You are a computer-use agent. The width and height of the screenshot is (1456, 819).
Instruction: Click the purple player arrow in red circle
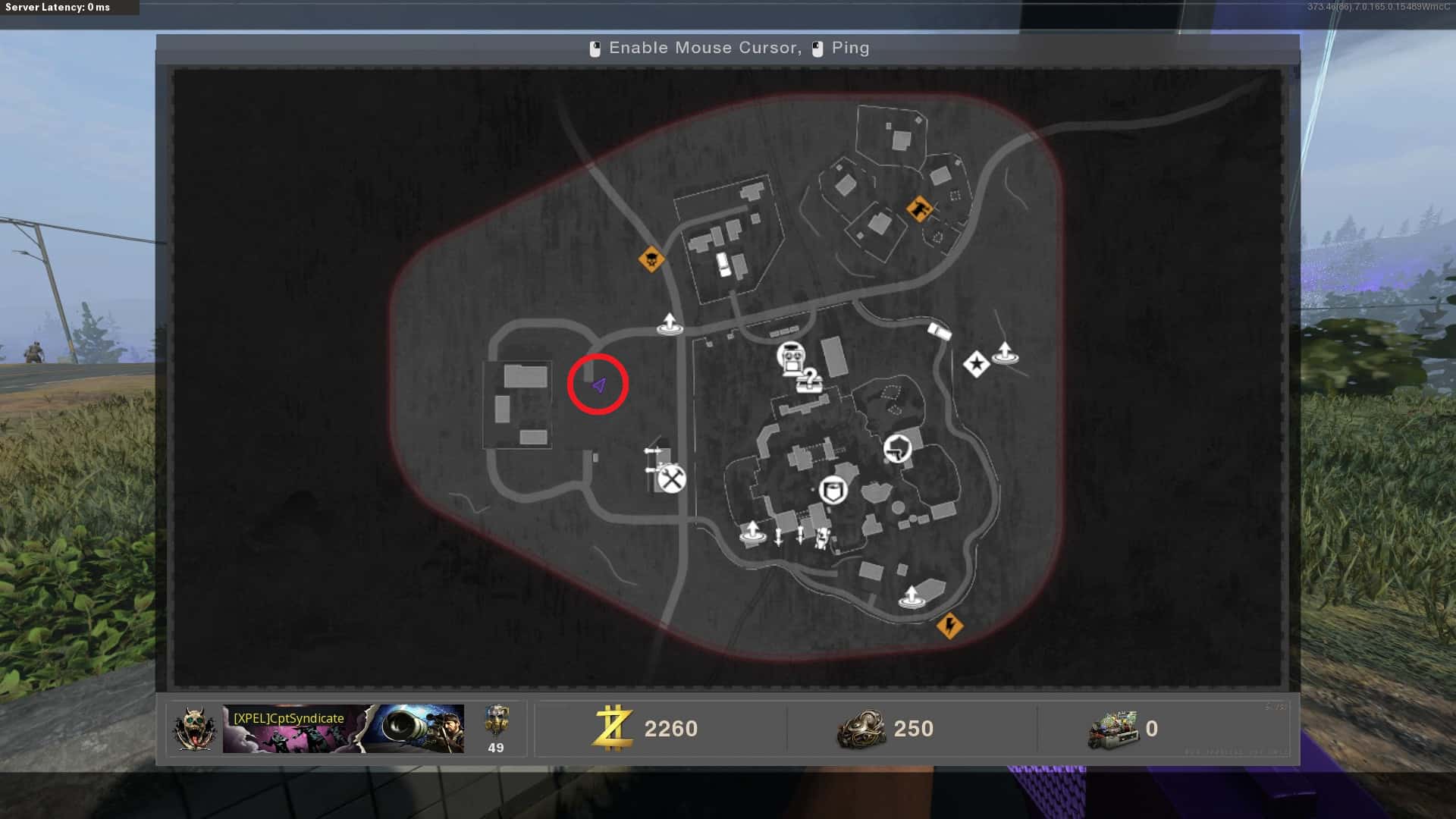tap(598, 385)
